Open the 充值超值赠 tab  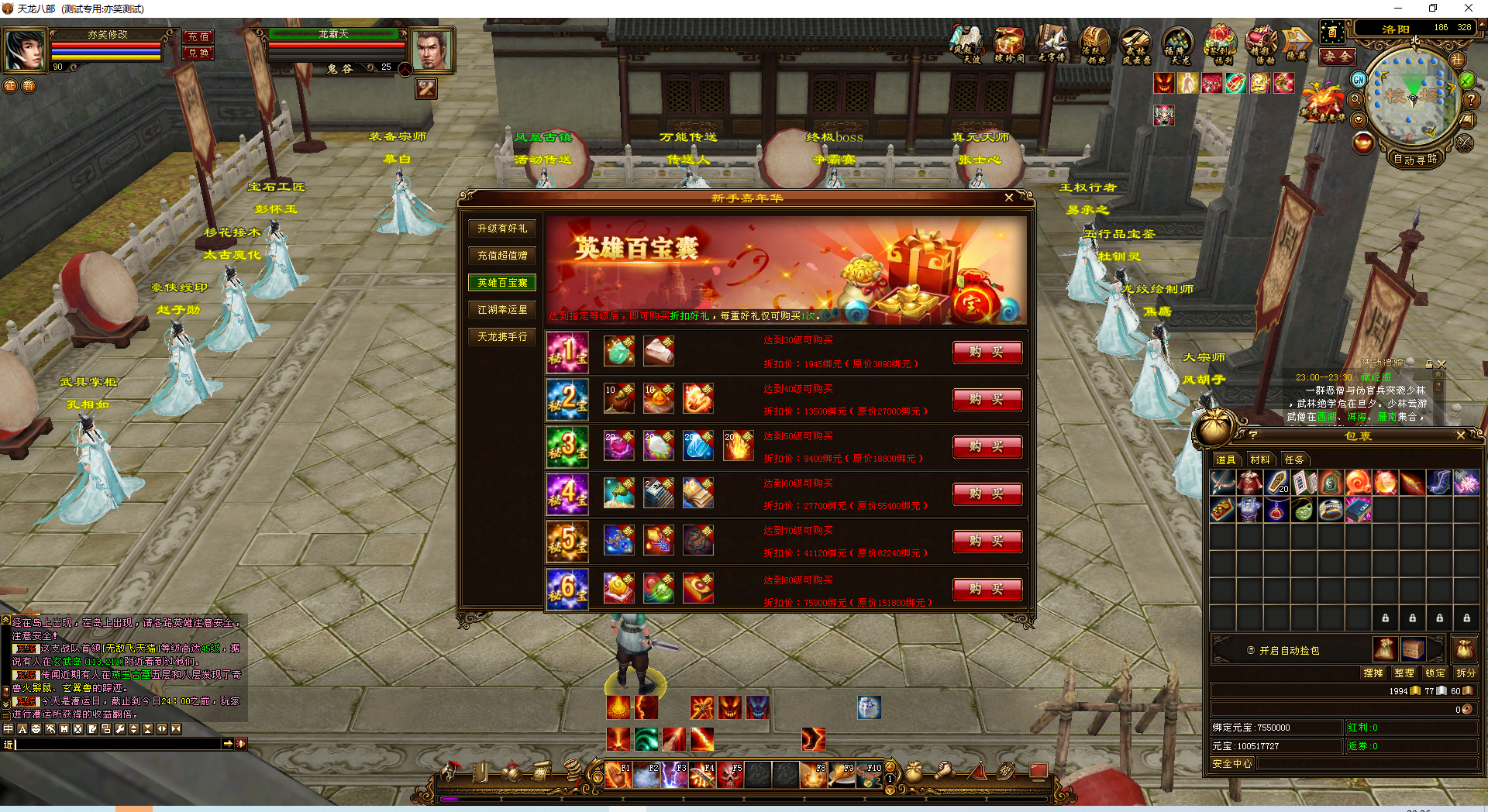502,256
